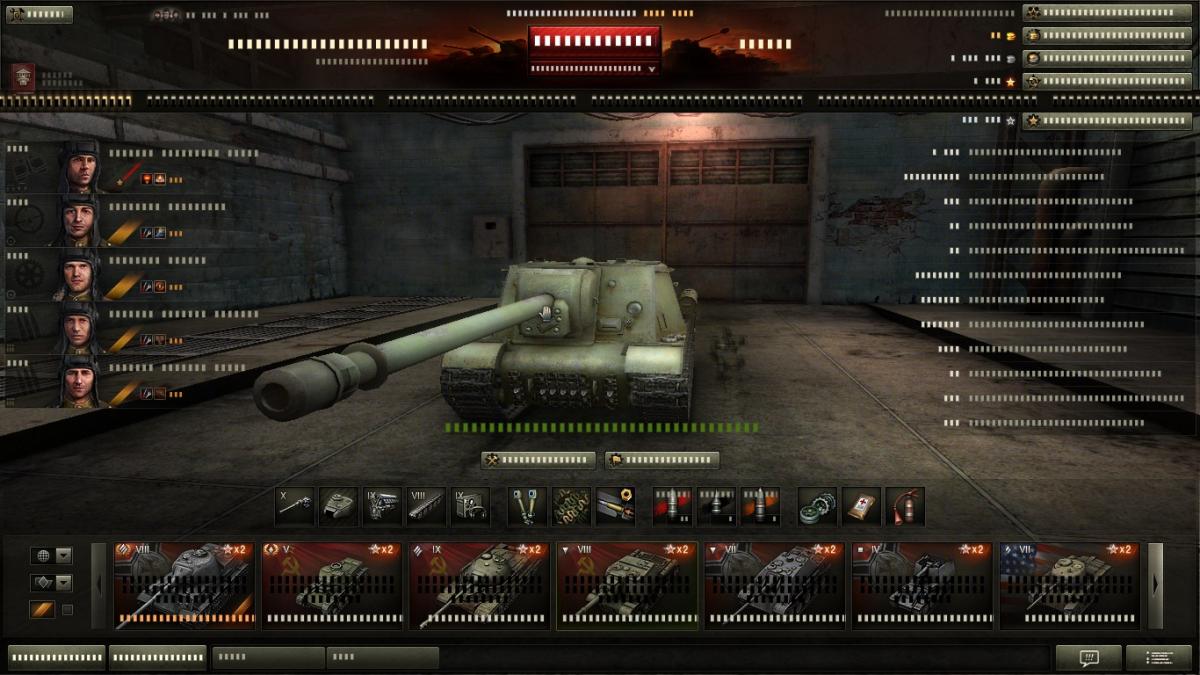Click the fire extinguisher consumable slot

click(905, 506)
